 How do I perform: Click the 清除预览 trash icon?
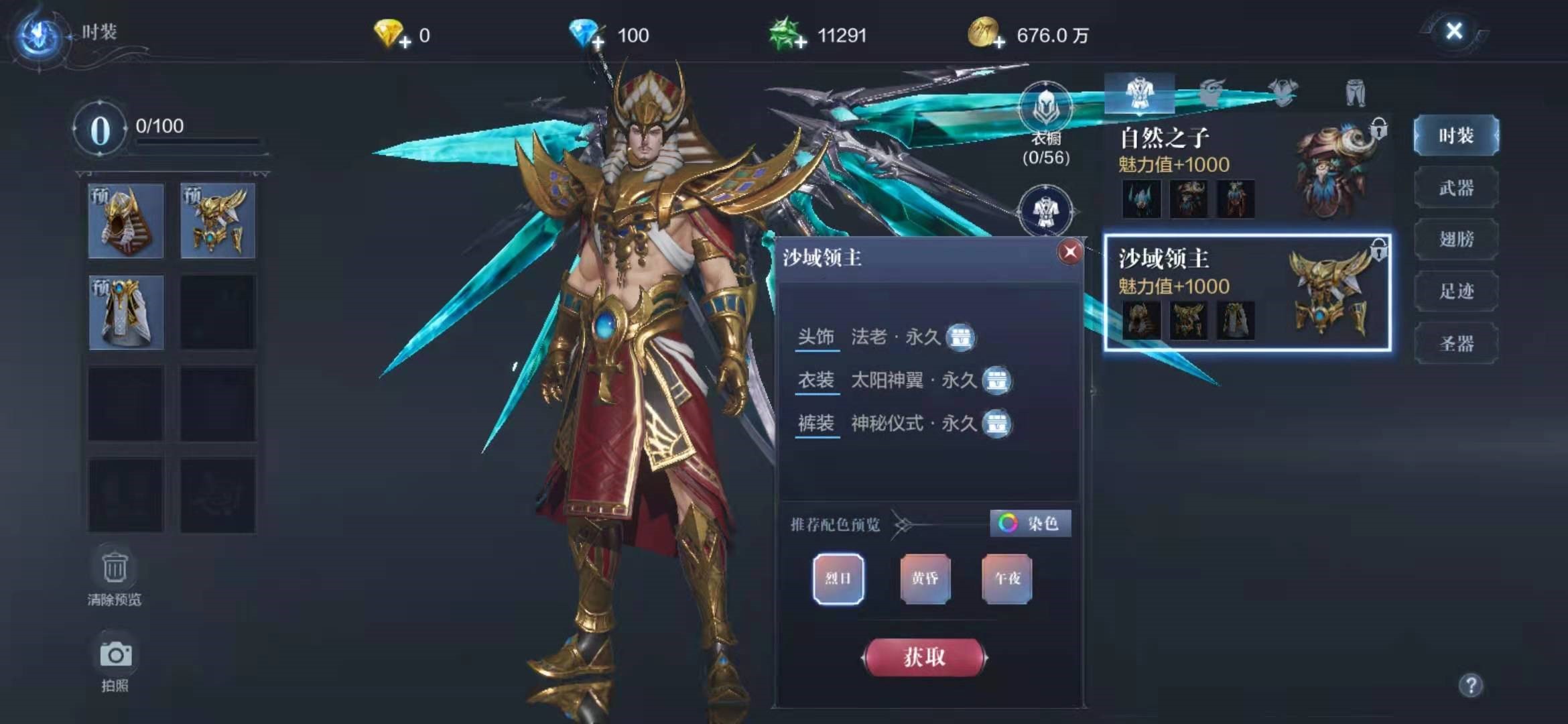tap(115, 566)
